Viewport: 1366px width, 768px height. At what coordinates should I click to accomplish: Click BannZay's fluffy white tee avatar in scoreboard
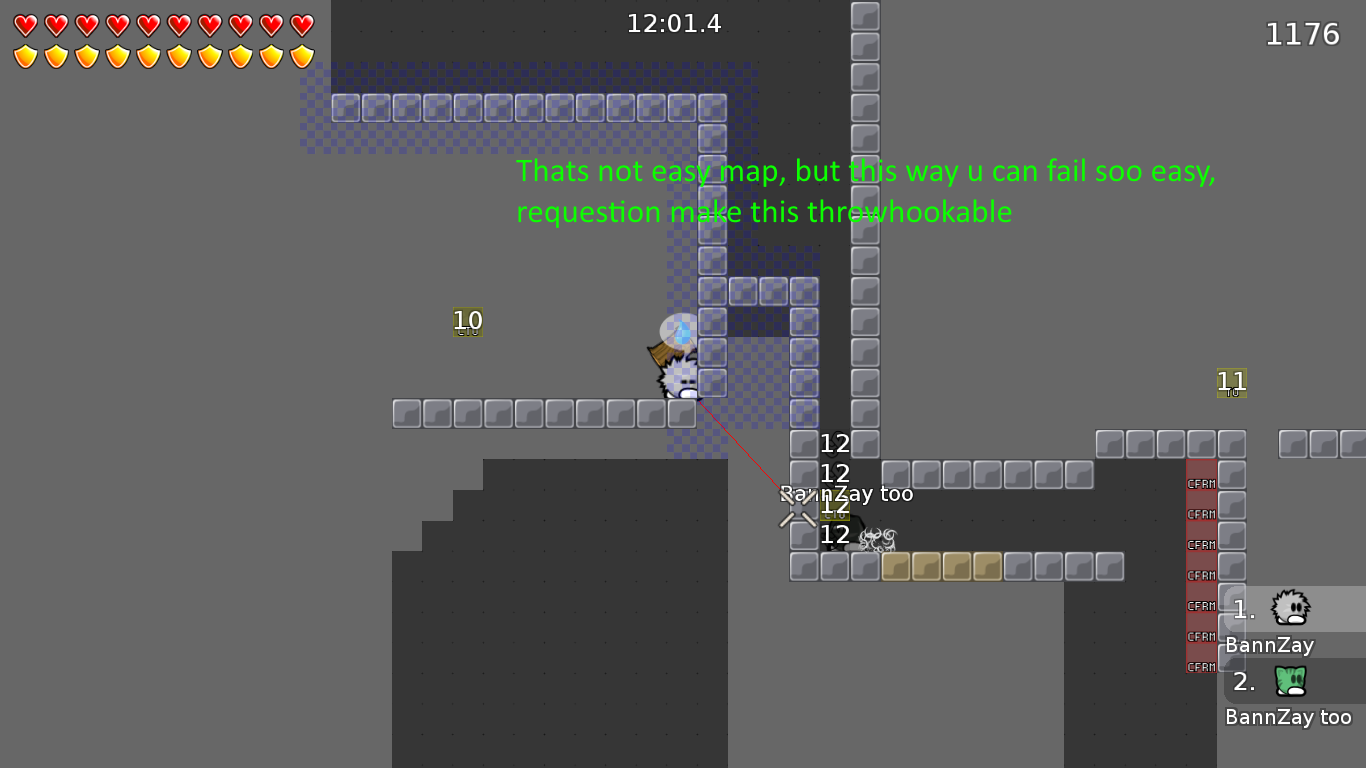click(x=1288, y=608)
